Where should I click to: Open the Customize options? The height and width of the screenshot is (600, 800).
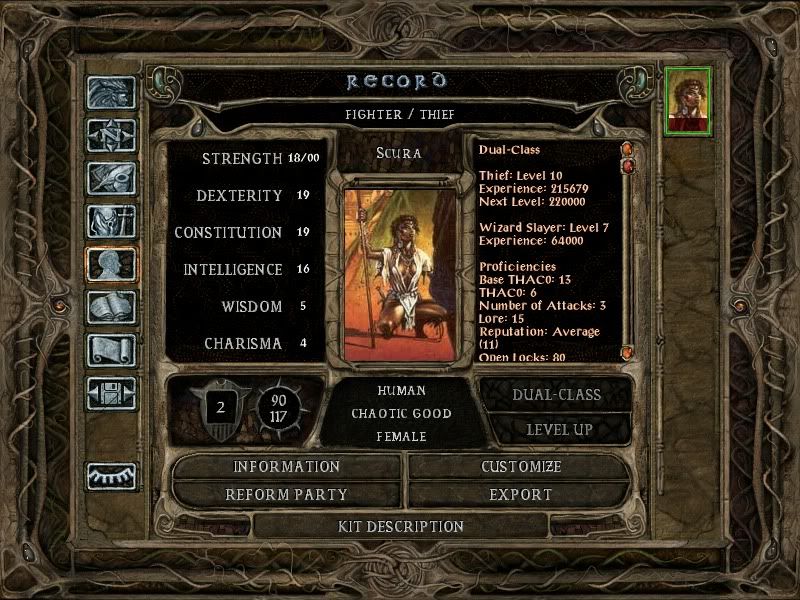[521, 467]
